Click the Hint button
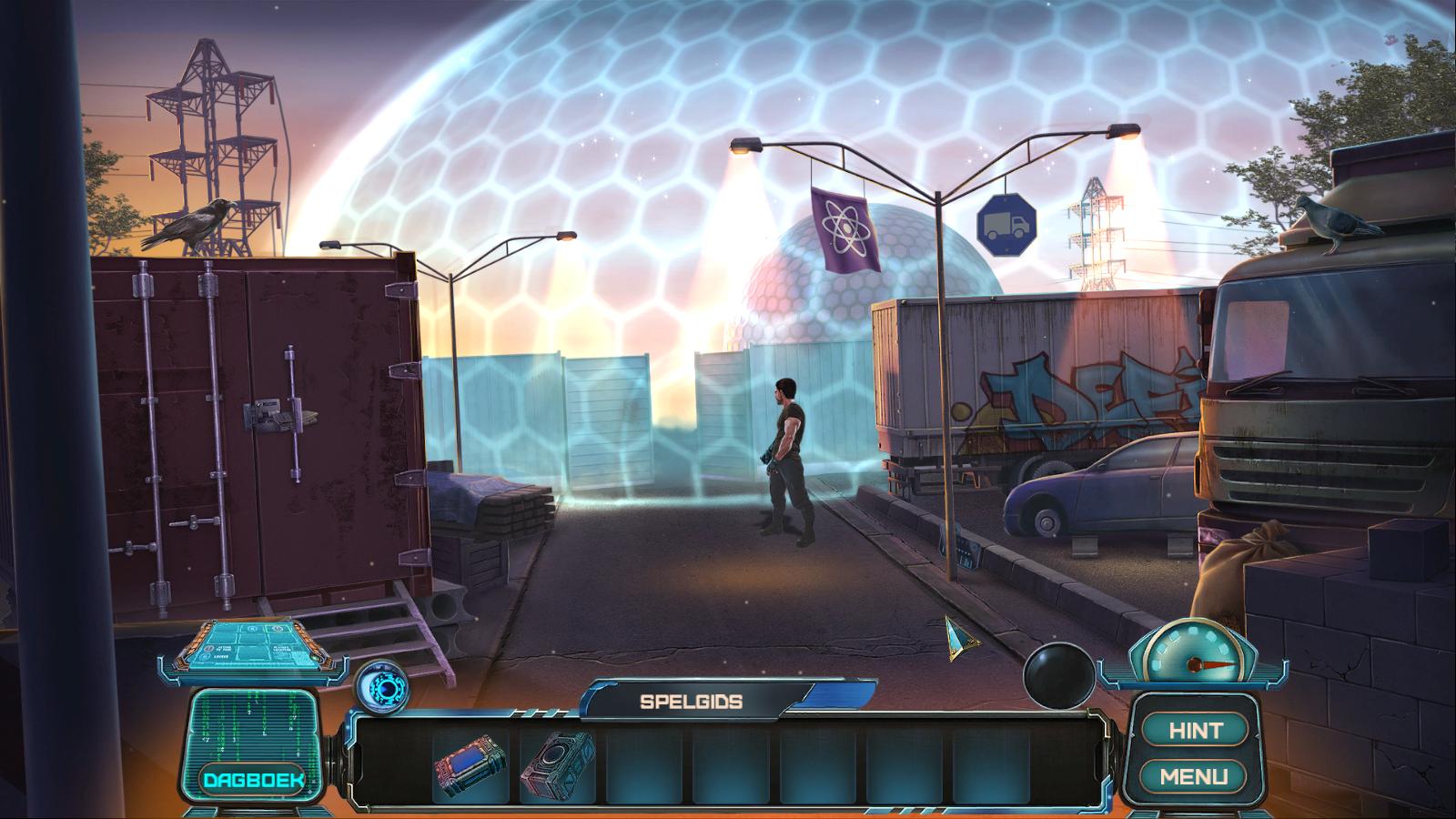Viewport: 1456px width, 819px height. point(1195,730)
